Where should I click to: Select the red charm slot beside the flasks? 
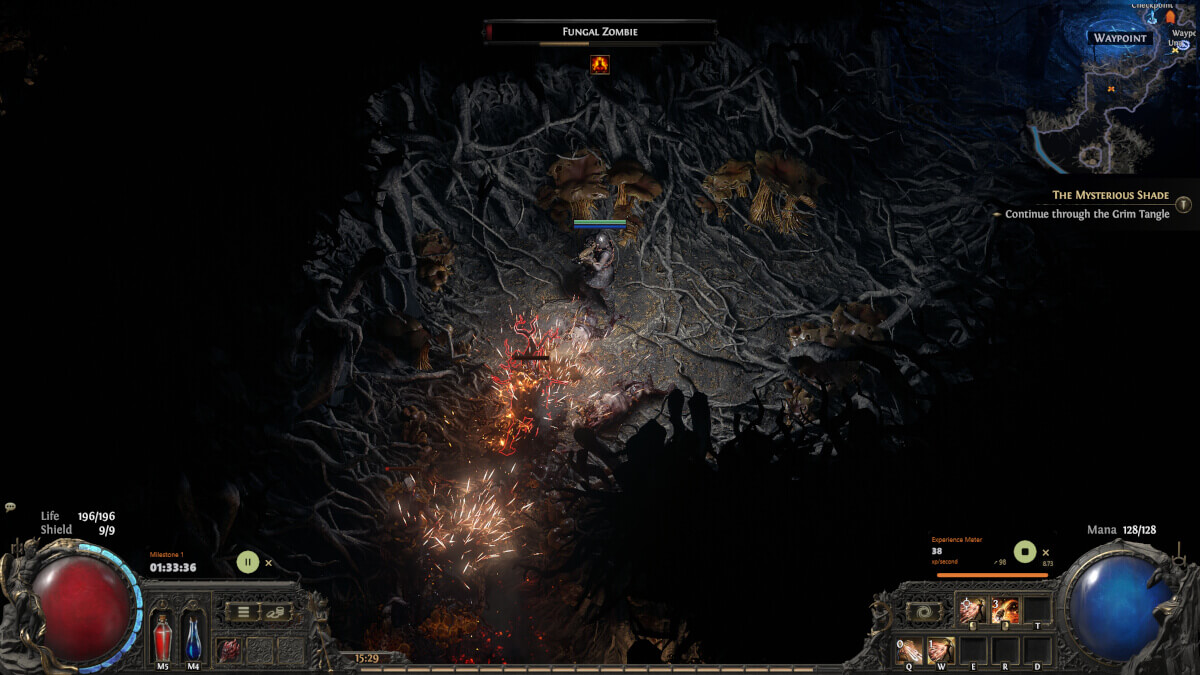[x=229, y=649]
